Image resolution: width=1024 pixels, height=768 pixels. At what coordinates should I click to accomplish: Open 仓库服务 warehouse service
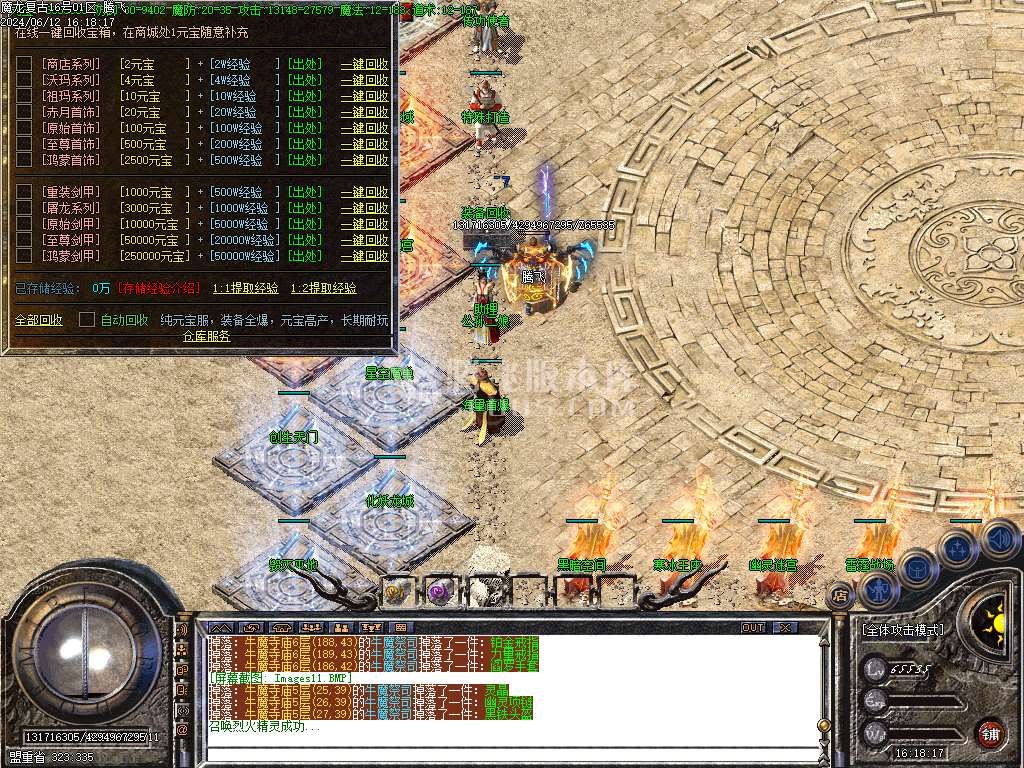[x=206, y=336]
